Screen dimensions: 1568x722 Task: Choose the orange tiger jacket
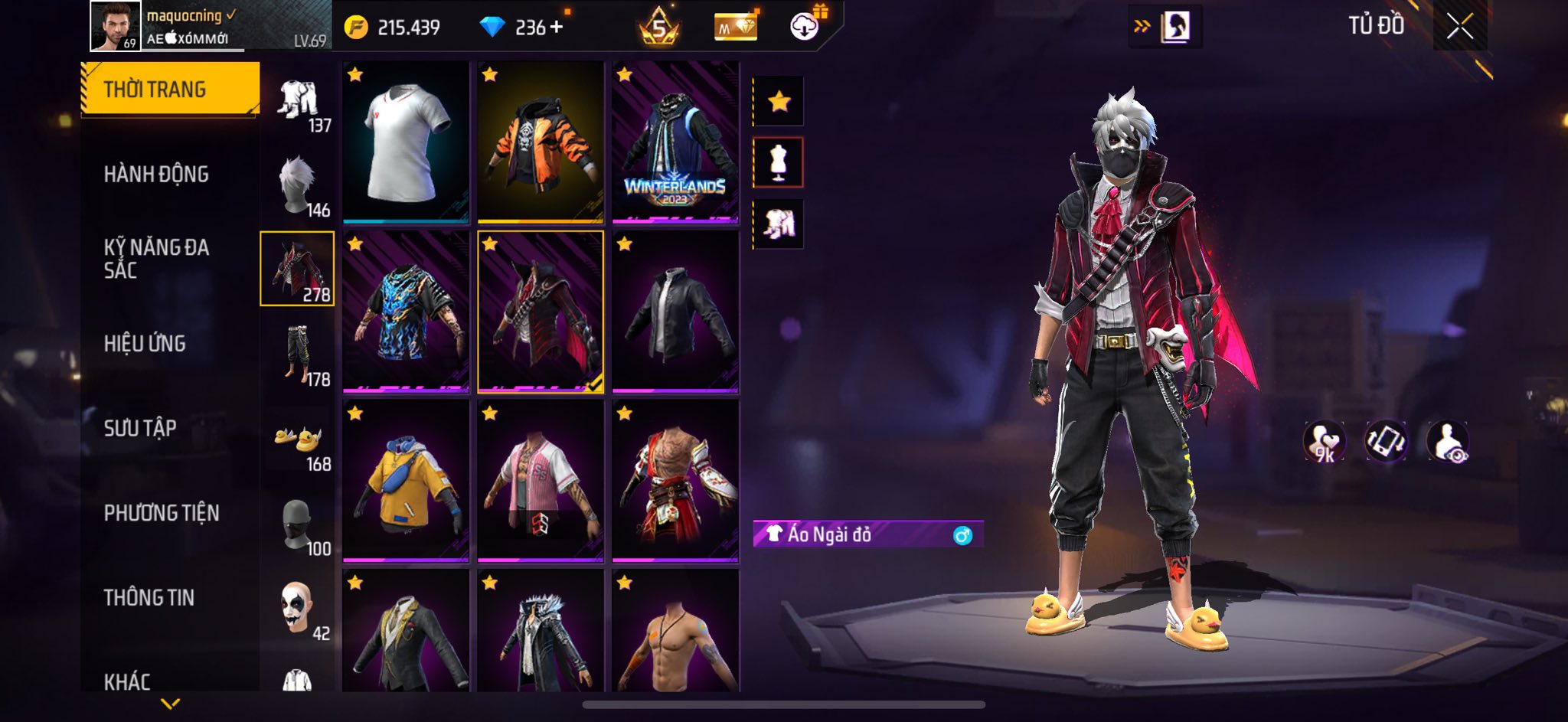[541, 142]
